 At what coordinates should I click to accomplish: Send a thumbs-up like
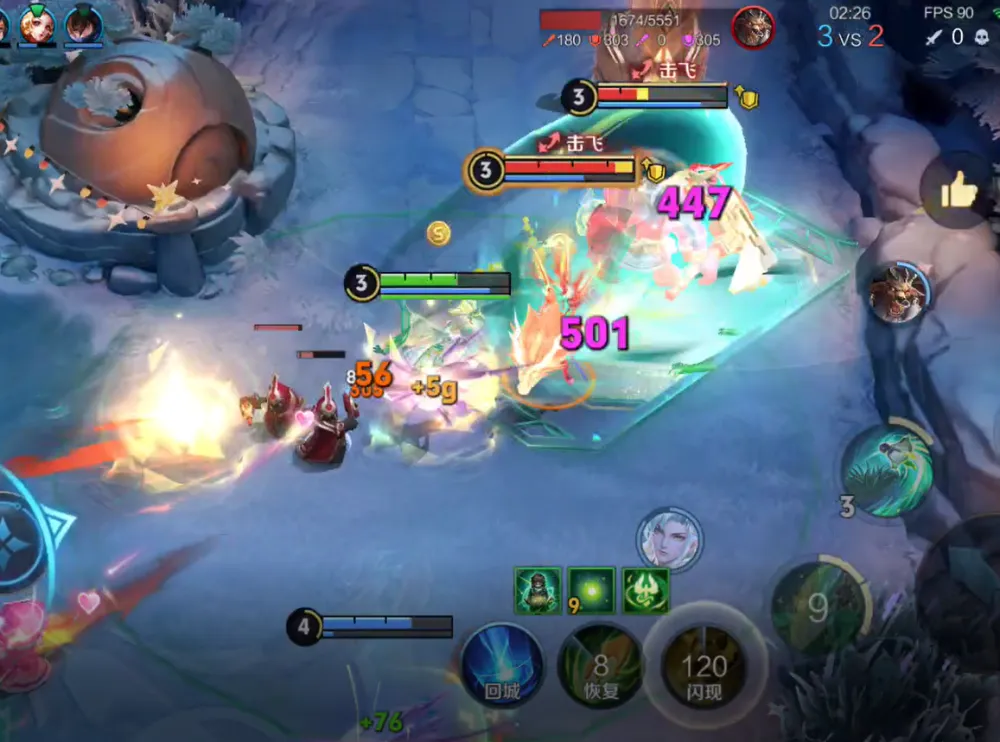pyautogui.click(x=957, y=191)
